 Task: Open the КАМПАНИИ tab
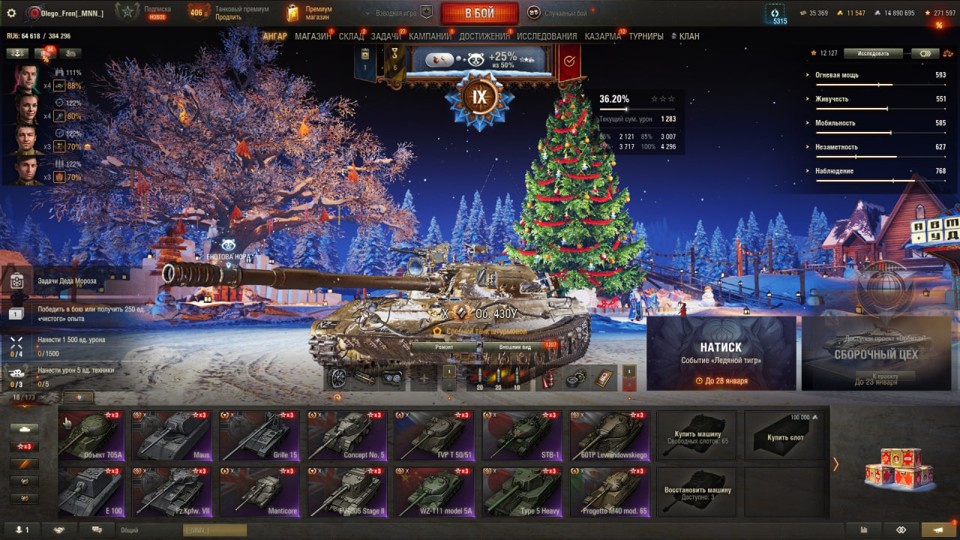click(x=430, y=36)
